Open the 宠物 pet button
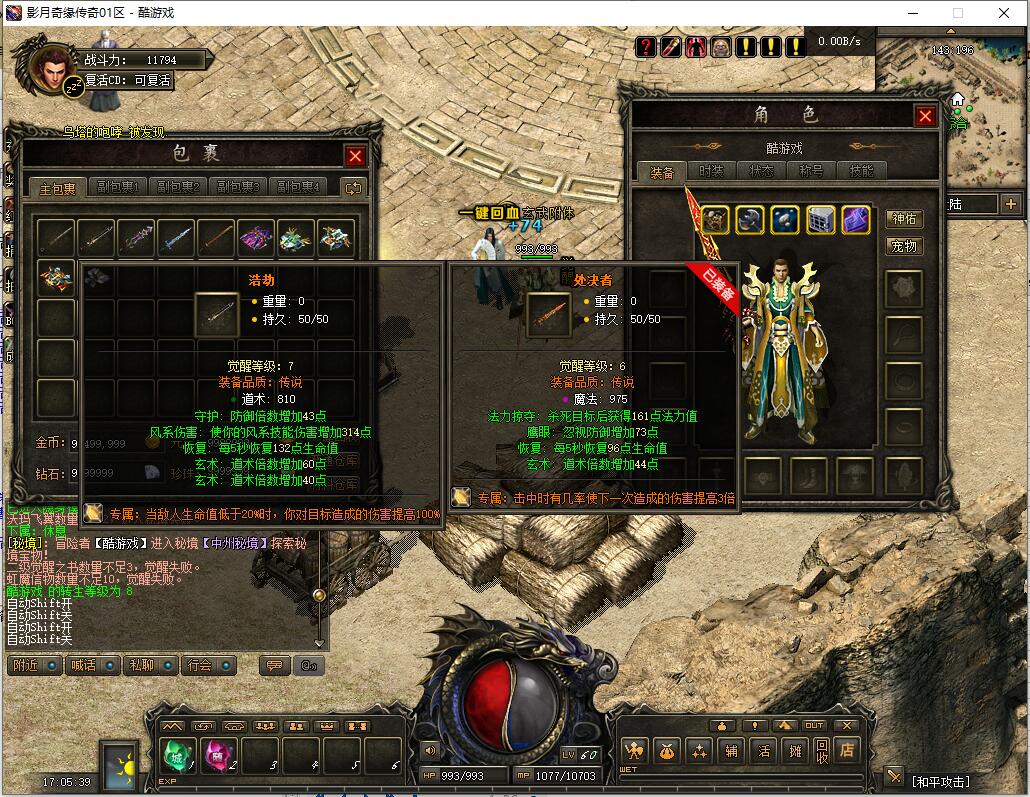The width and height of the screenshot is (1030, 797). point(904,246)
